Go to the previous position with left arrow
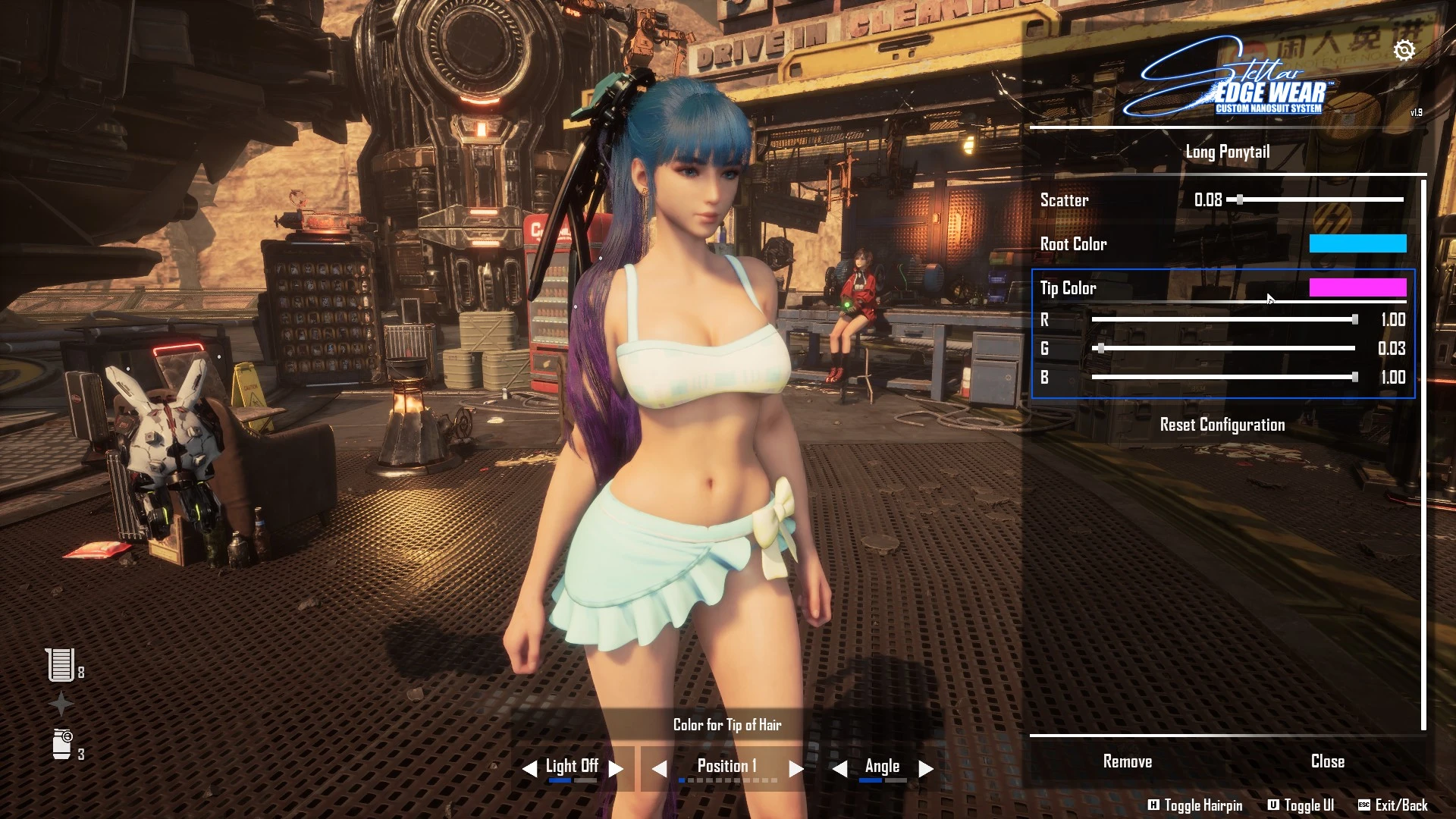1456x819 pixels. [x=659, y=769]
